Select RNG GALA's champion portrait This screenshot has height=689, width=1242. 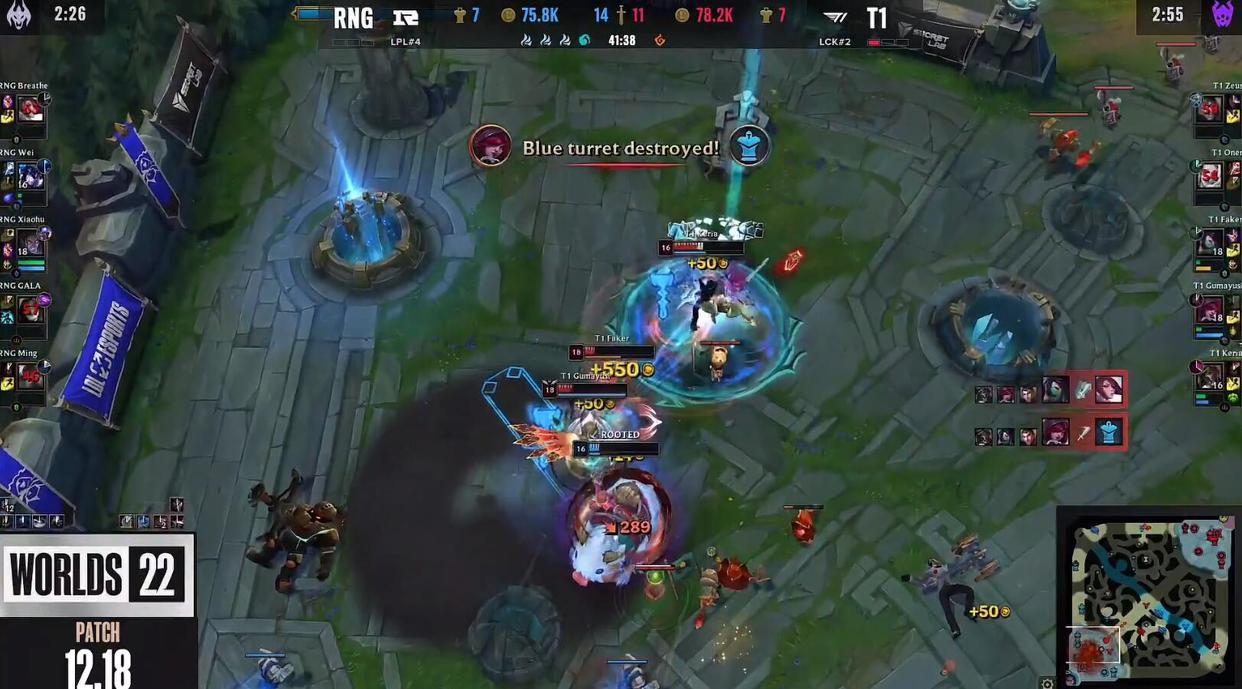31,309
